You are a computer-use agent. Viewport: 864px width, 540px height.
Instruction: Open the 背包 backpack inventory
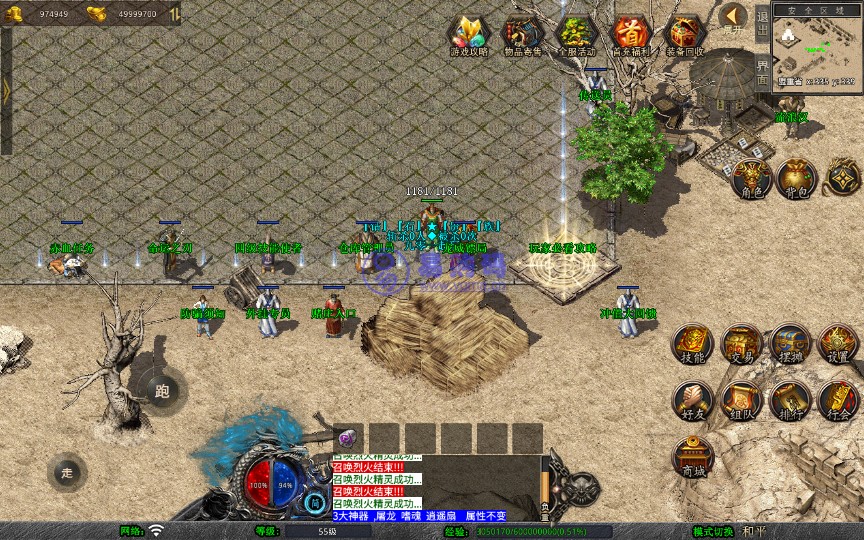pos(796,178)
